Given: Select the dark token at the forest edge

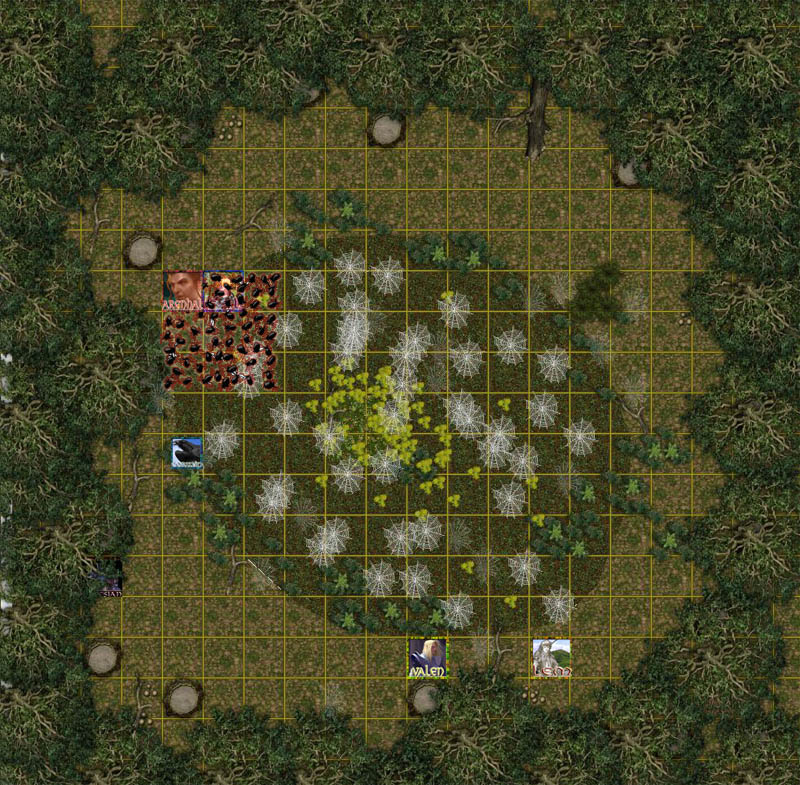Looking at the screenshot, I should click(x=106, y=578).
